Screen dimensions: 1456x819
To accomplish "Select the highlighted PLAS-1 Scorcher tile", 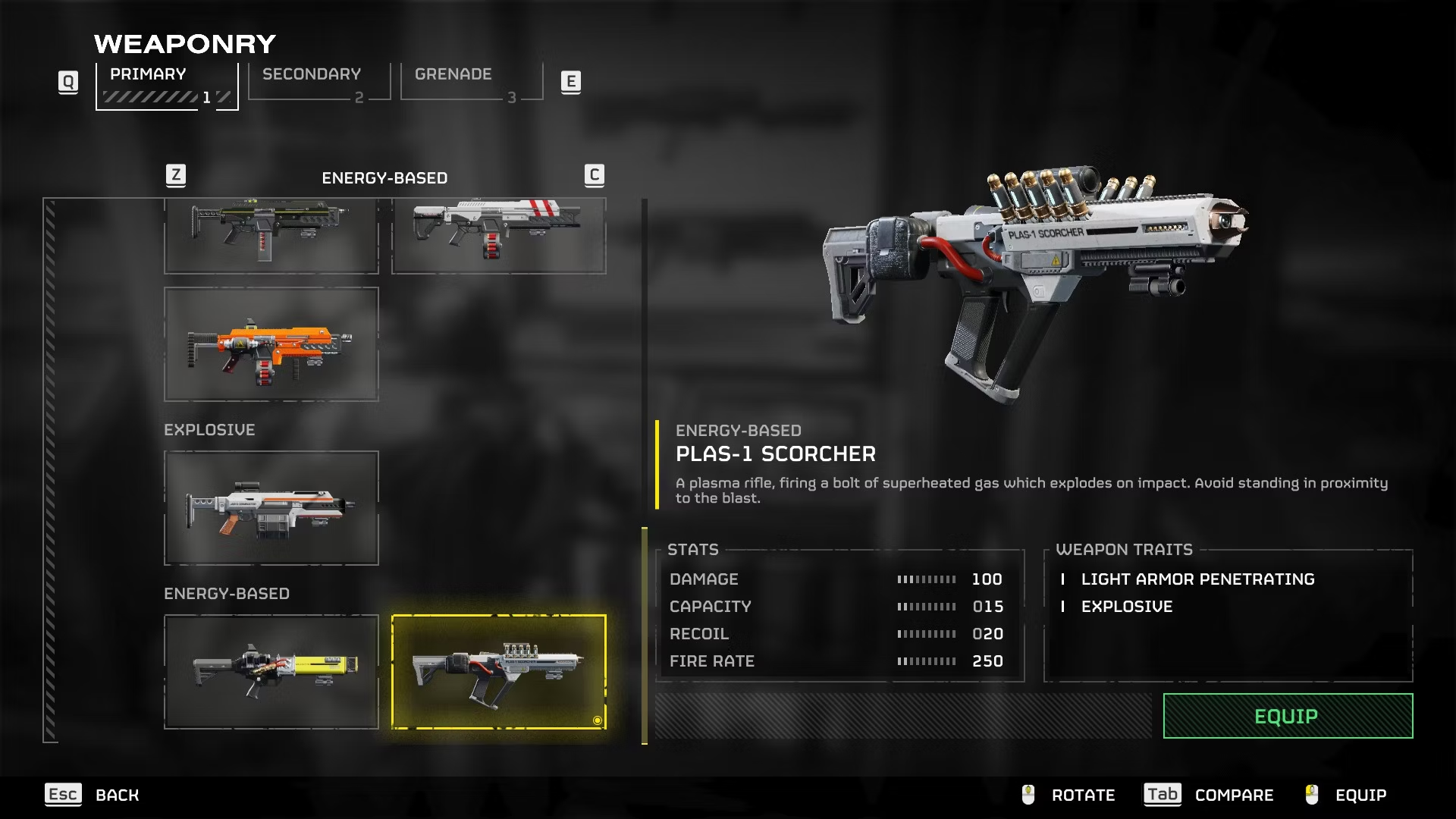I will pyautogui.click(x=498, y=672).
